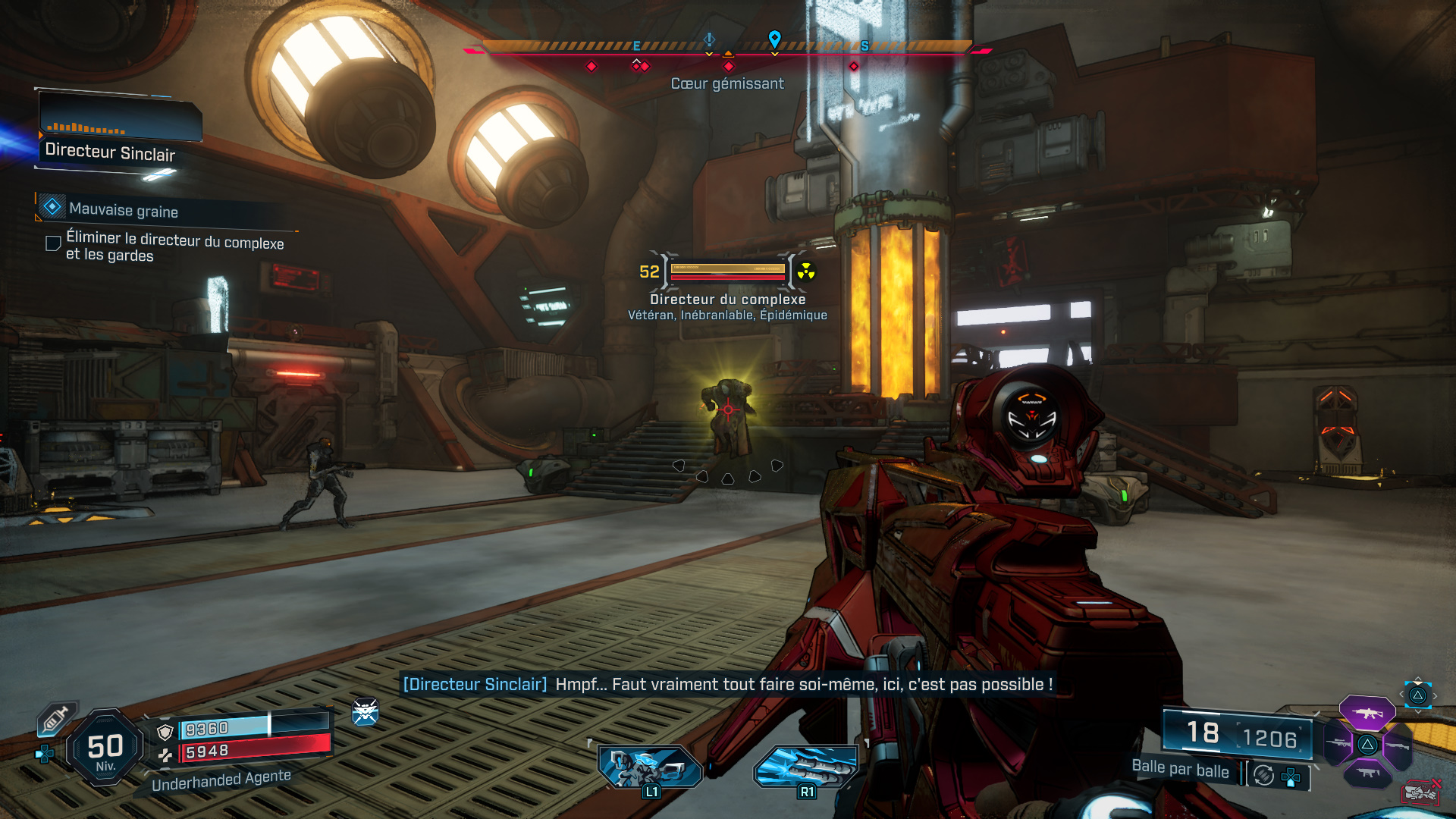This screenshot has width=1456, height=819.
Task: Click the crossed-guns badge icon above the player bars
Action: coord(365,713)
